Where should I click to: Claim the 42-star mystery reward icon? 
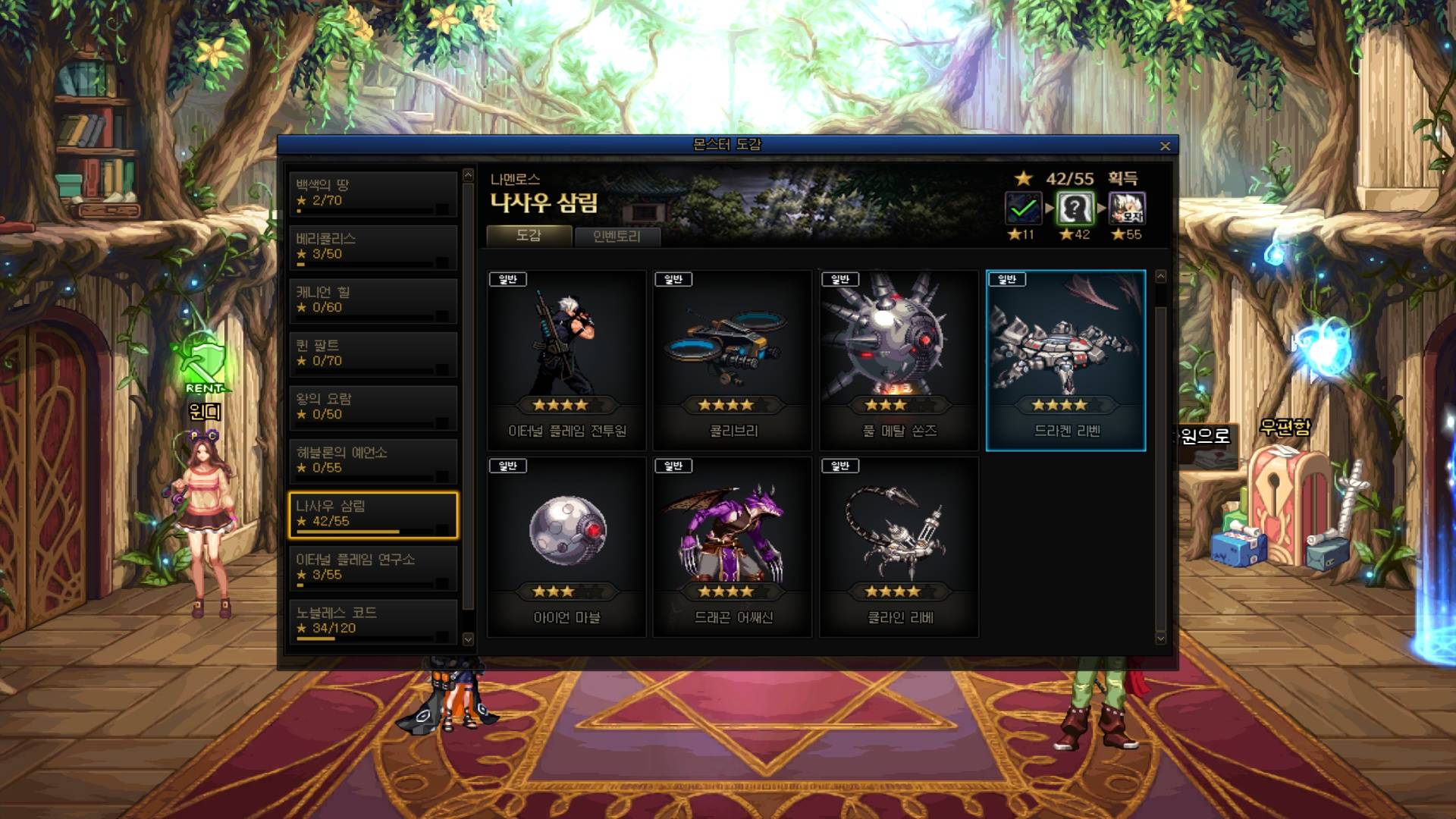(x=1075, y=208)
